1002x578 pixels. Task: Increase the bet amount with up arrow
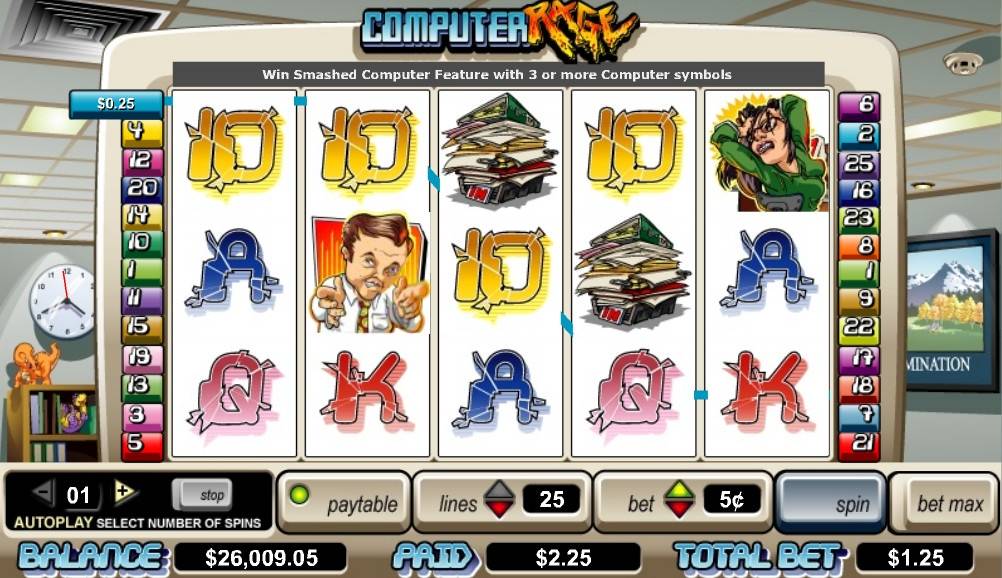(679, 490)
